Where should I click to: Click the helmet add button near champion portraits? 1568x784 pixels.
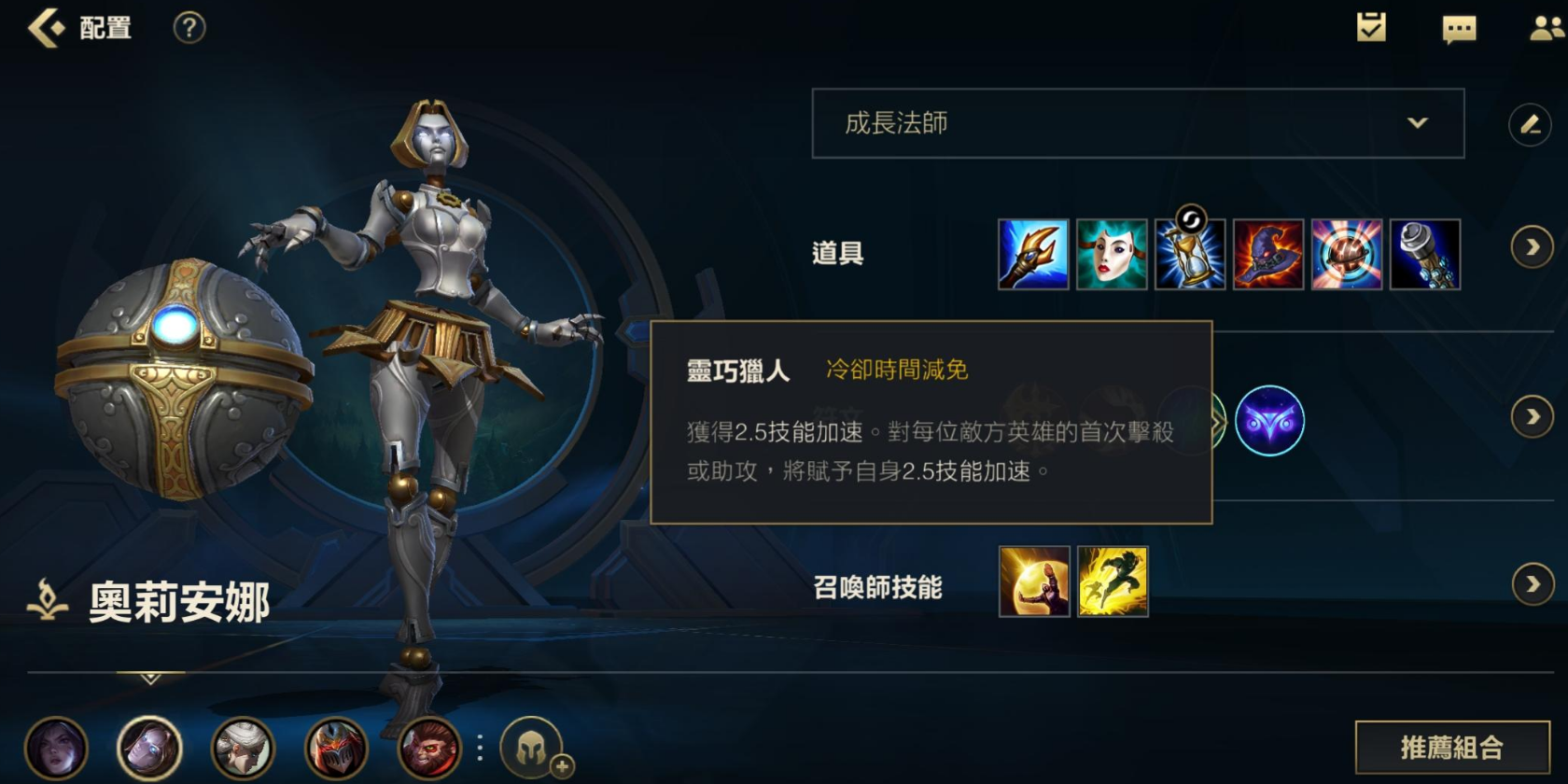530,747
